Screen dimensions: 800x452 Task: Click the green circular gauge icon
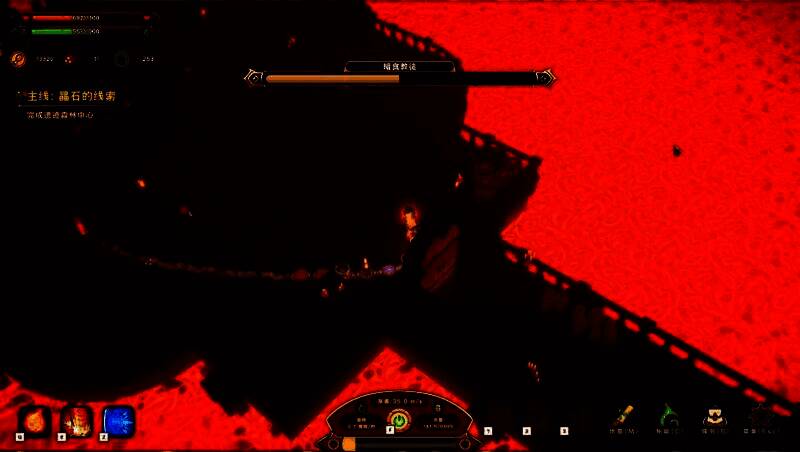(x=399, y=421)
